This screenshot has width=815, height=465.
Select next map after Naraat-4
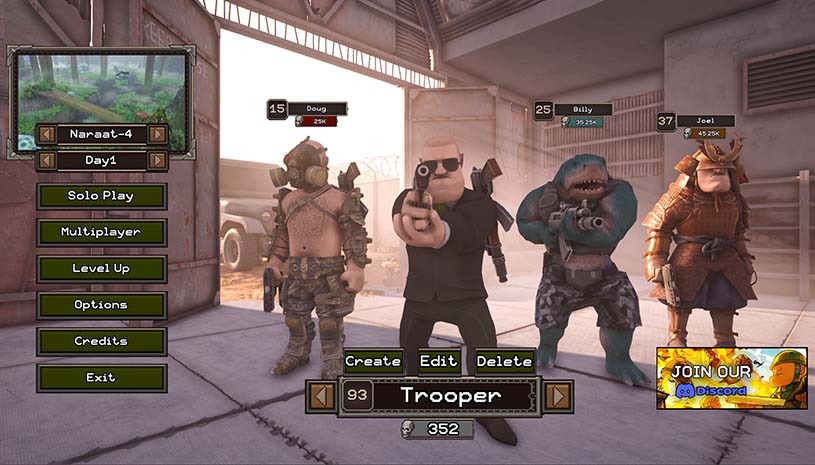point(157,134)
